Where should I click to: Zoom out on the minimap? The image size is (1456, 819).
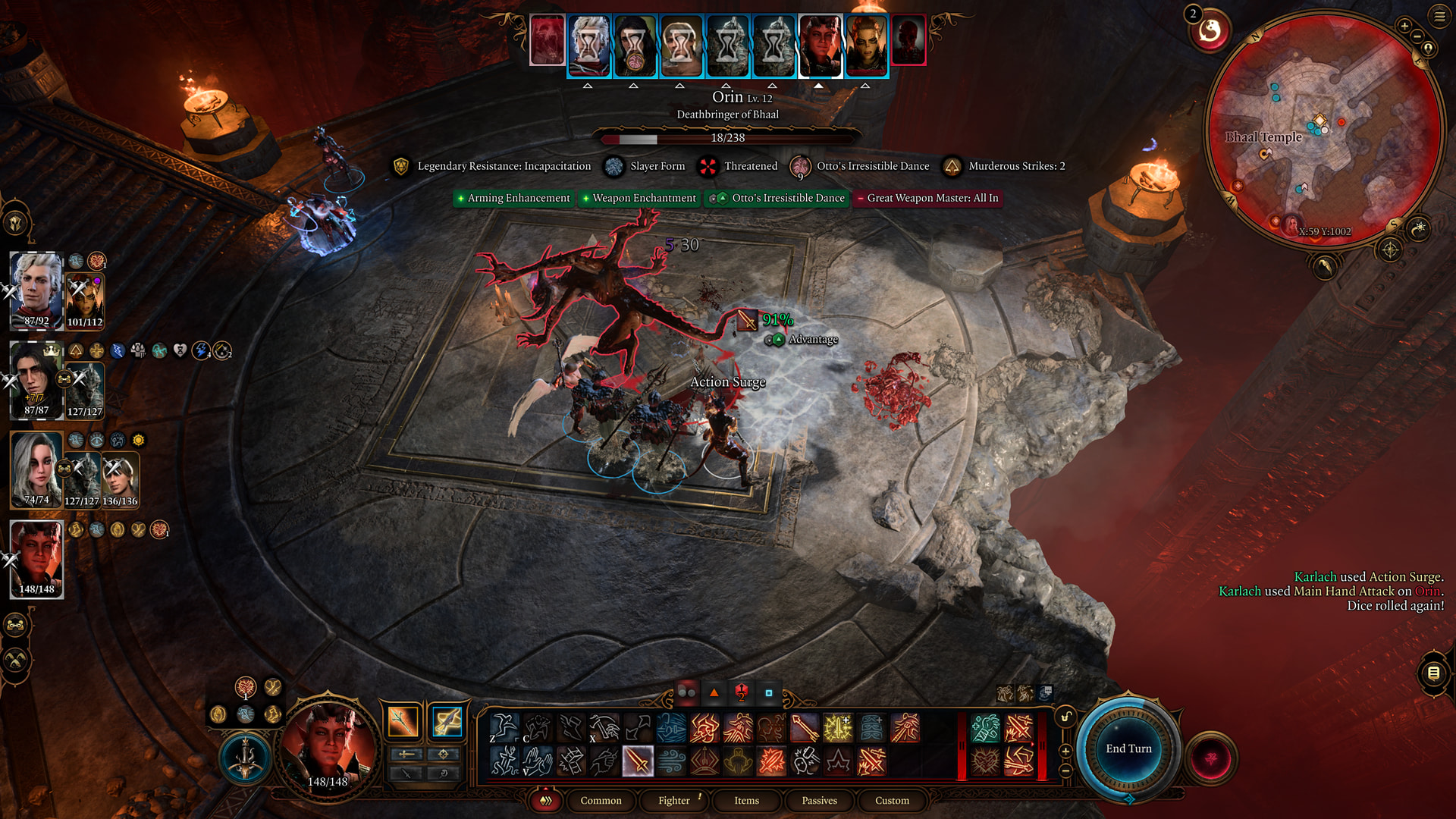pos(1417,37)
